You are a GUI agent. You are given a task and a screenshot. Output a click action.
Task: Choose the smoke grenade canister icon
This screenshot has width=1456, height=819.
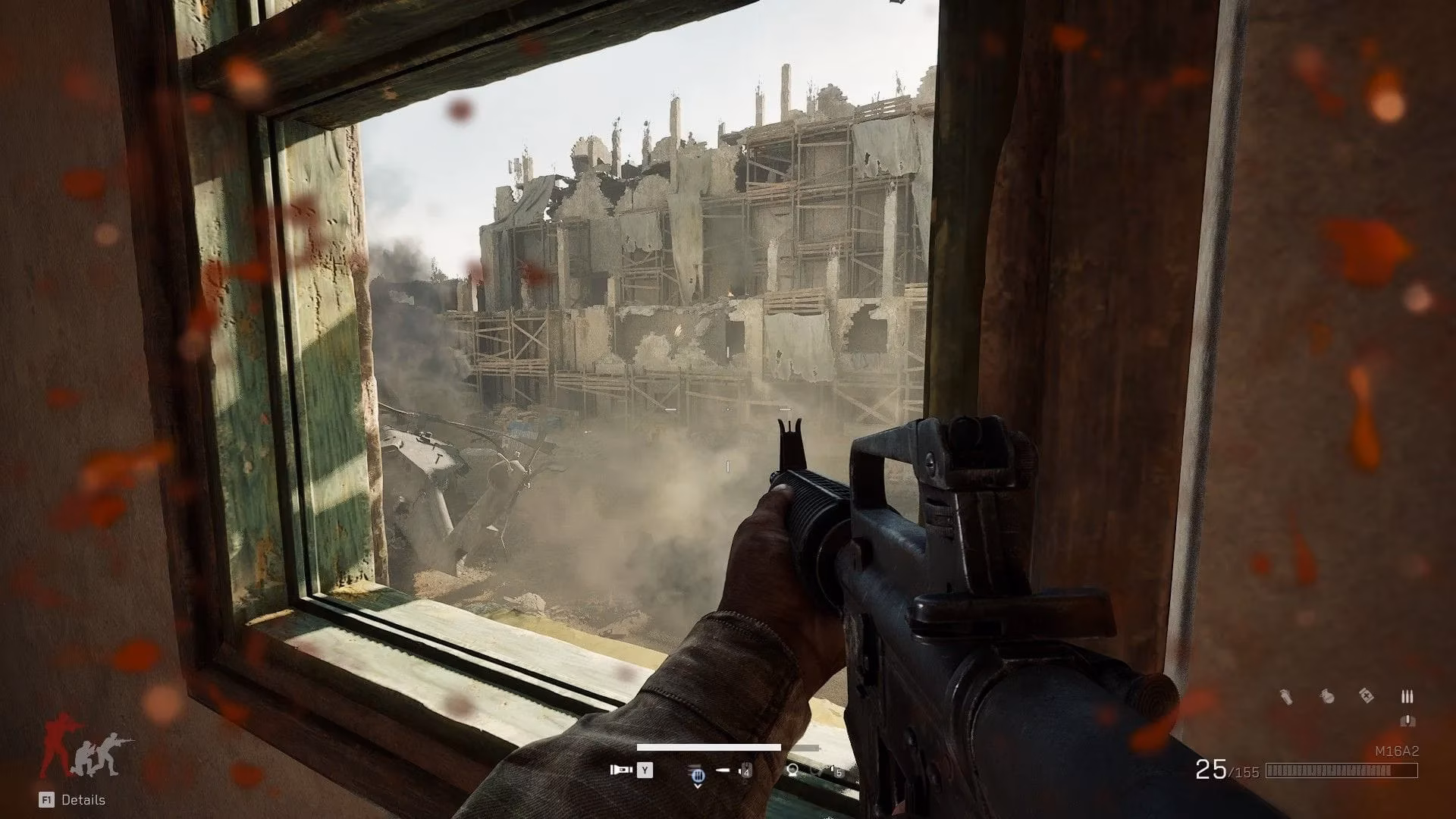[1287, 696]
